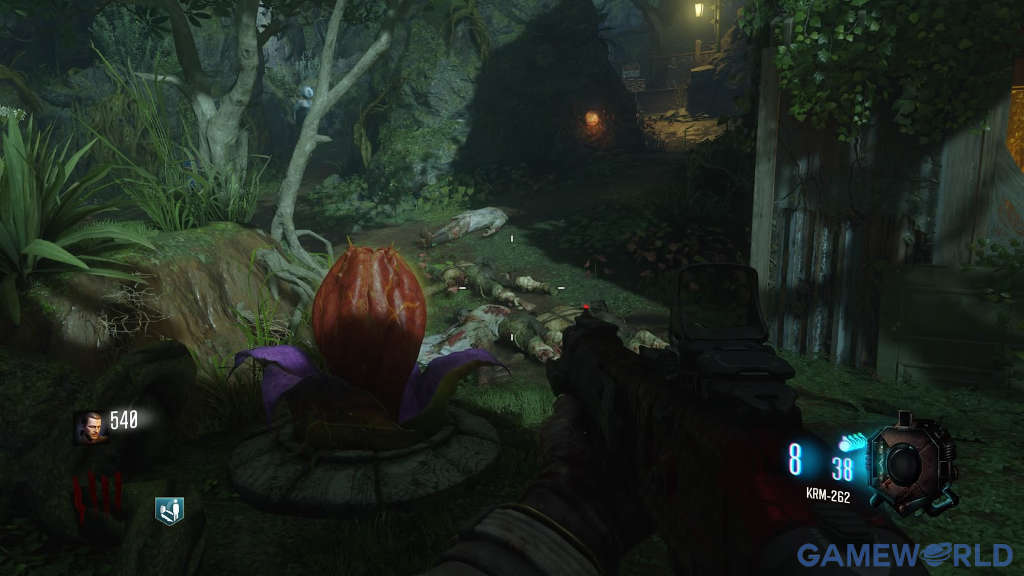
Task: Click the octagonal weapon device emblem
Action: tap(911, 466)
